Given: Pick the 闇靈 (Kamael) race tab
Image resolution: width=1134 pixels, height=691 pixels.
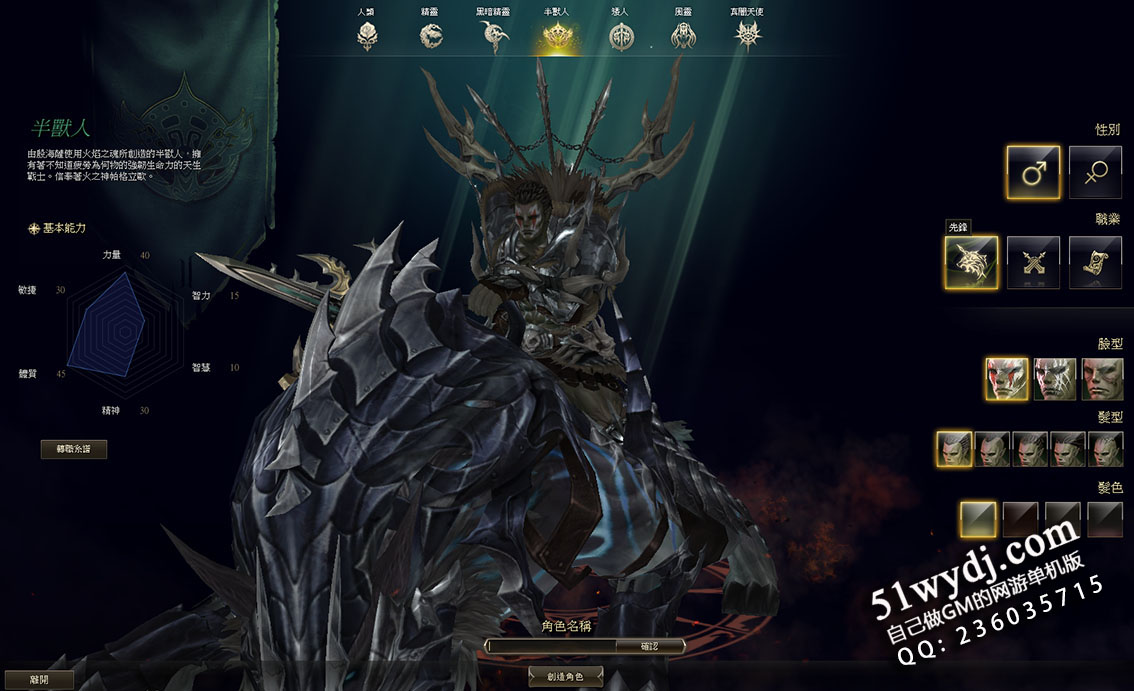Looking at the screenshot, I should click(685, 35).
